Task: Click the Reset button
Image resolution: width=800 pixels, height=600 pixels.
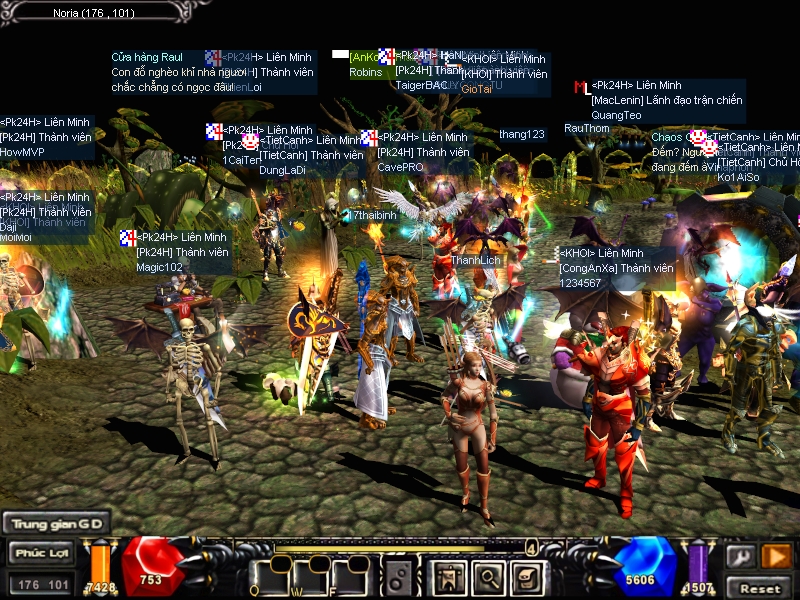Action: (x=759, y=587)
